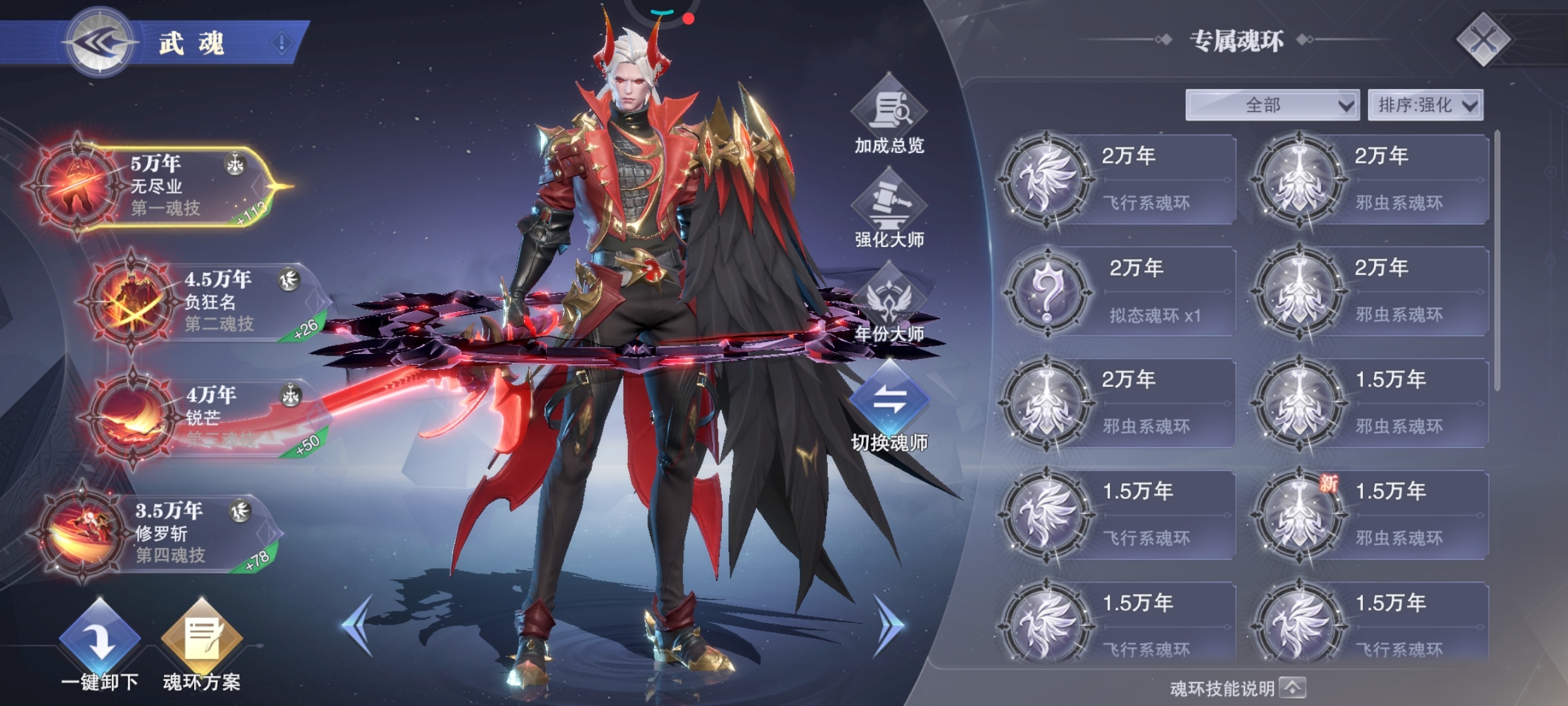Open the 排序:强化 sort dropdown
Viewport: 1568px width, 706px height.
[1426, 105]
